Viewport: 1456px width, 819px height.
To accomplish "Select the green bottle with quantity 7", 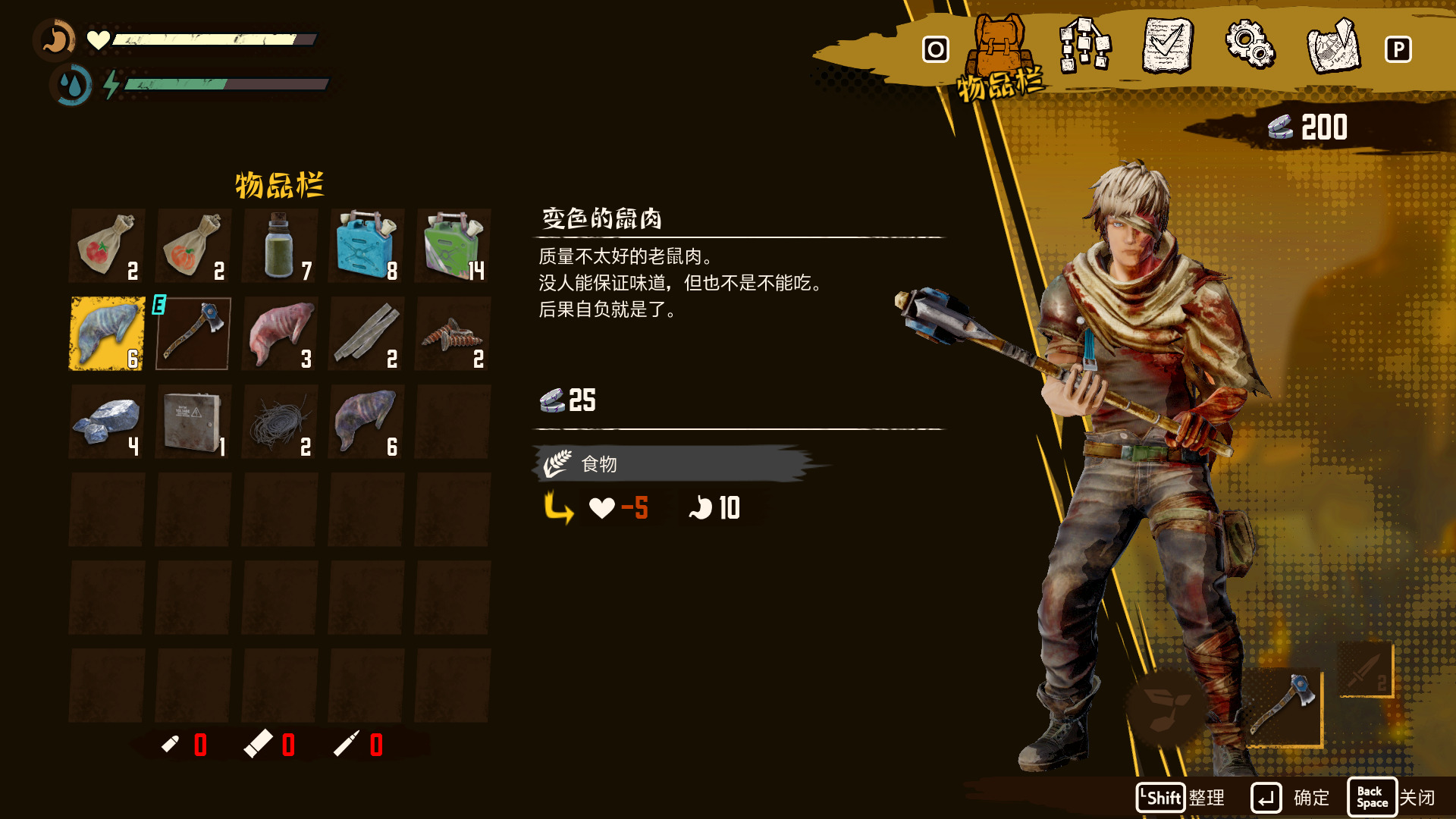I will coord(280,246).
